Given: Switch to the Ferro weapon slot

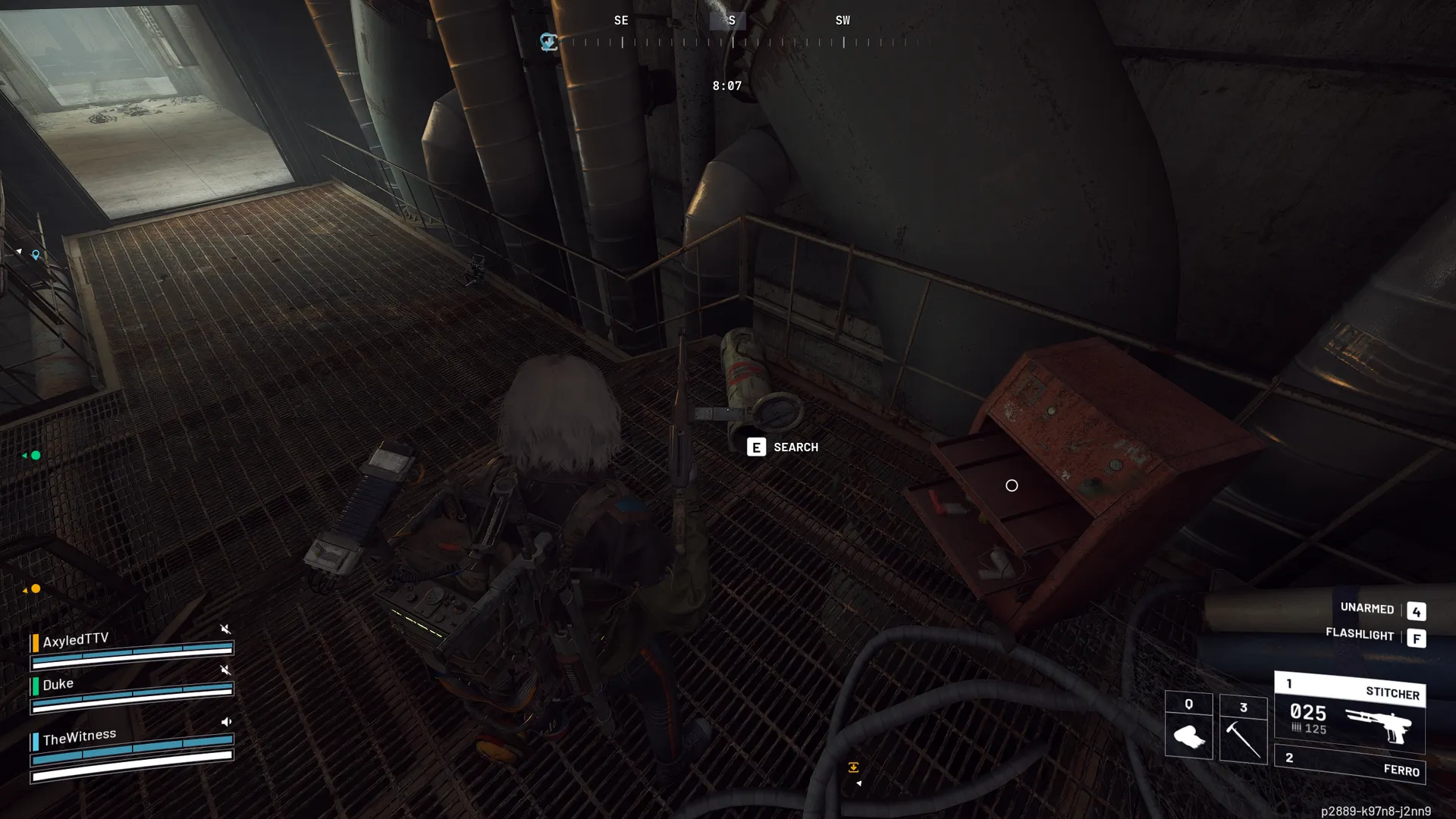Looking at the screenshot, I should pos(1350,765).
